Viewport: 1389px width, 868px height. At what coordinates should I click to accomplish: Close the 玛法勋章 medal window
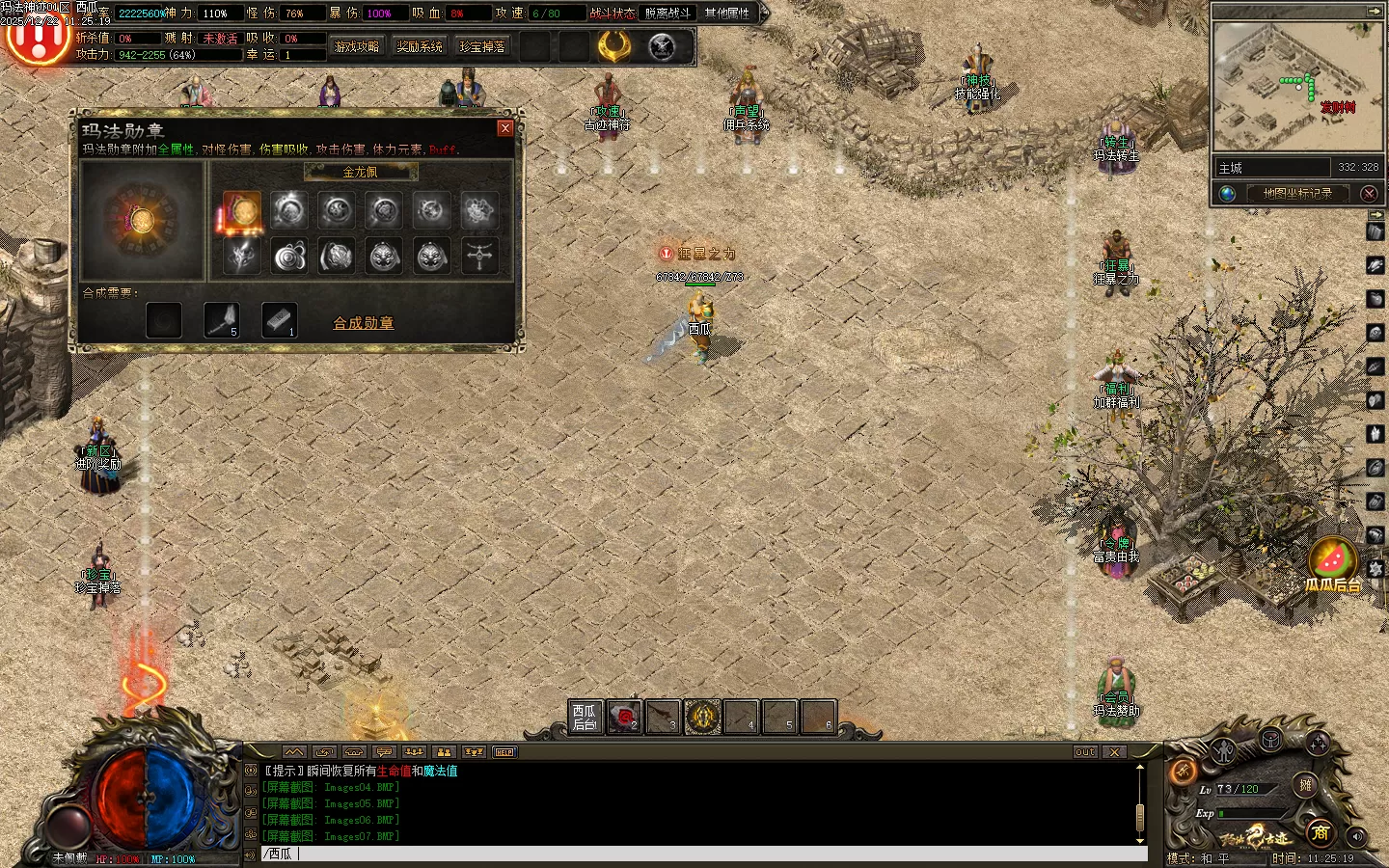pyautogui.click(x=504, y=128)
